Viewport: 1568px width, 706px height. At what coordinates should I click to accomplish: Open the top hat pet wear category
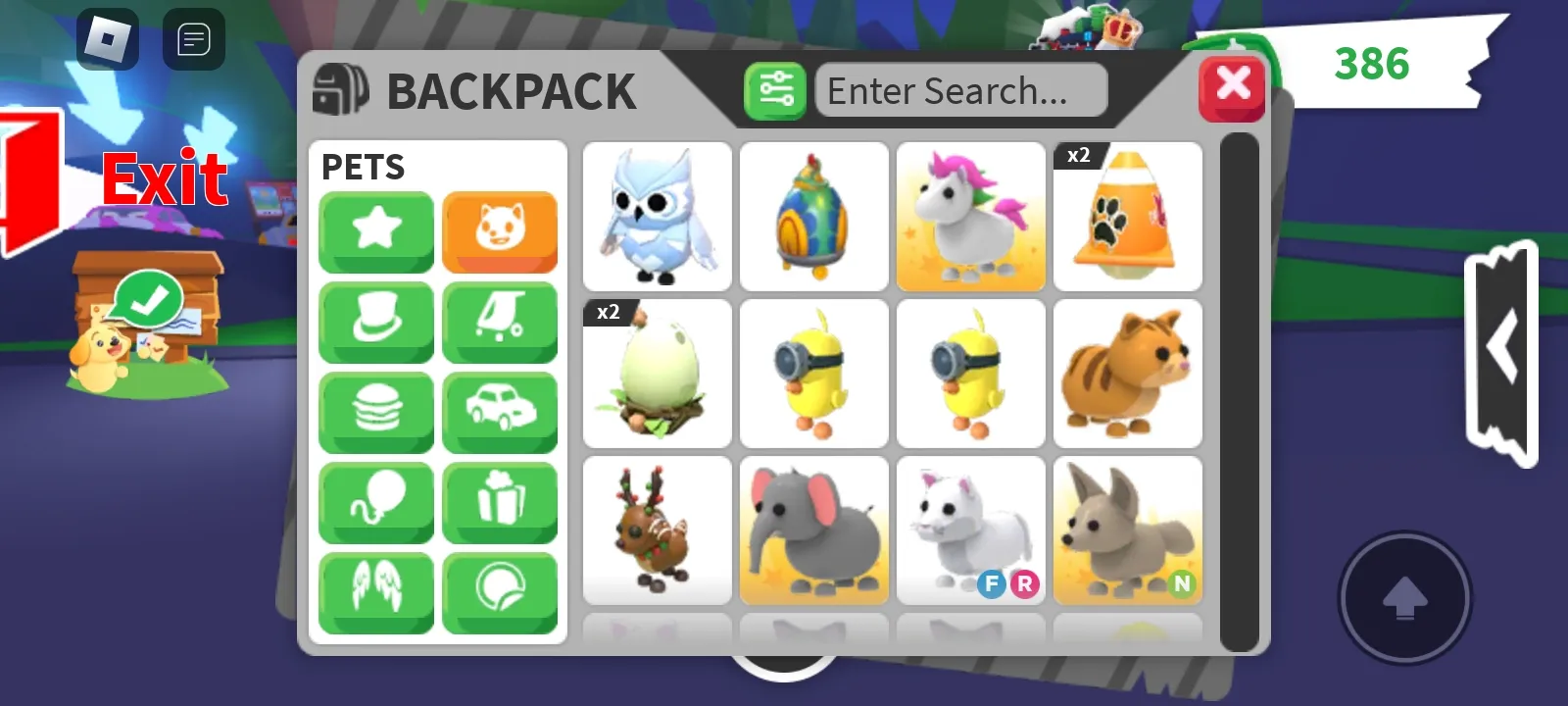375,323
